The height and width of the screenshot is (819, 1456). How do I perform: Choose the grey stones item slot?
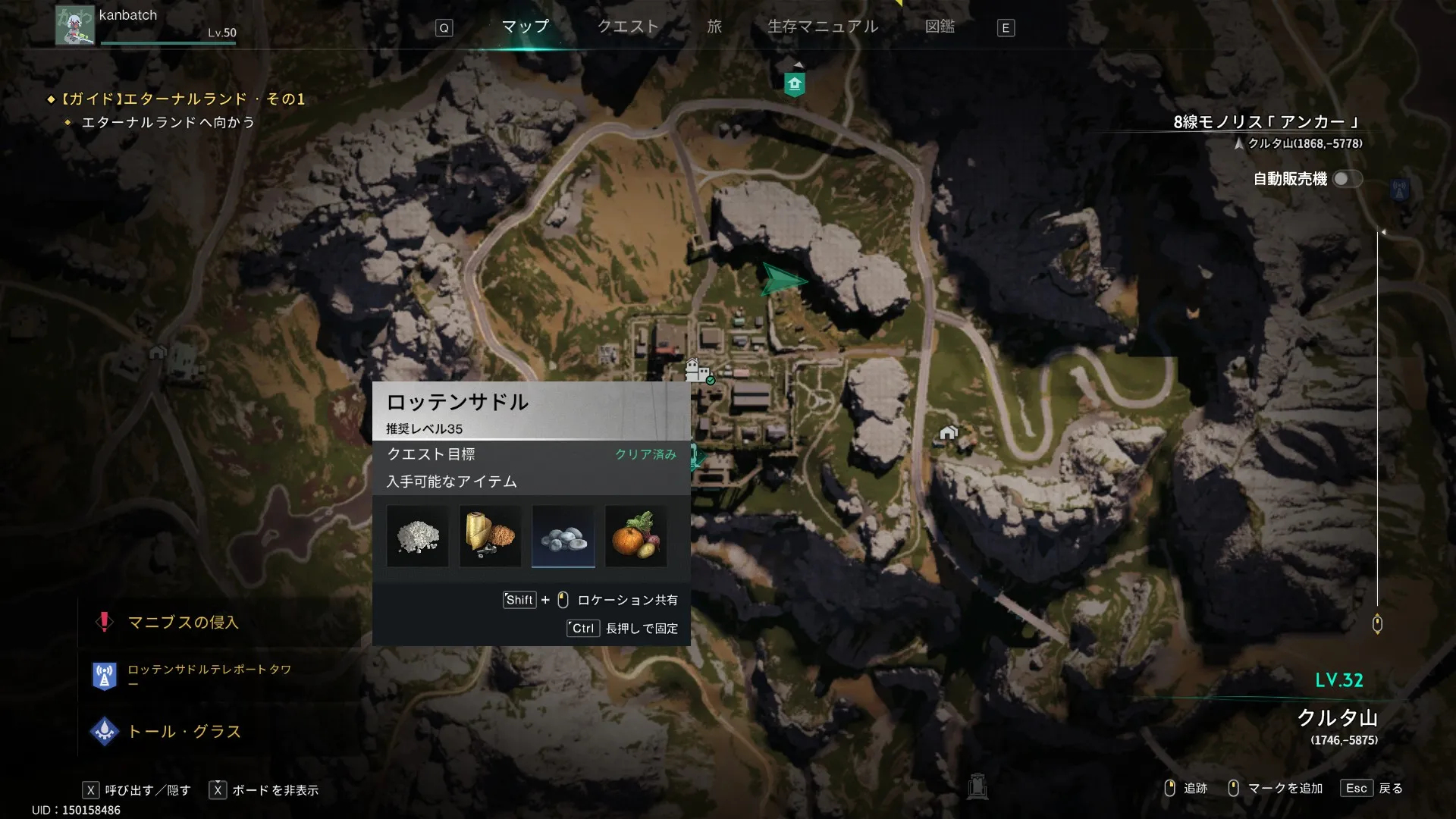(563, 536)
